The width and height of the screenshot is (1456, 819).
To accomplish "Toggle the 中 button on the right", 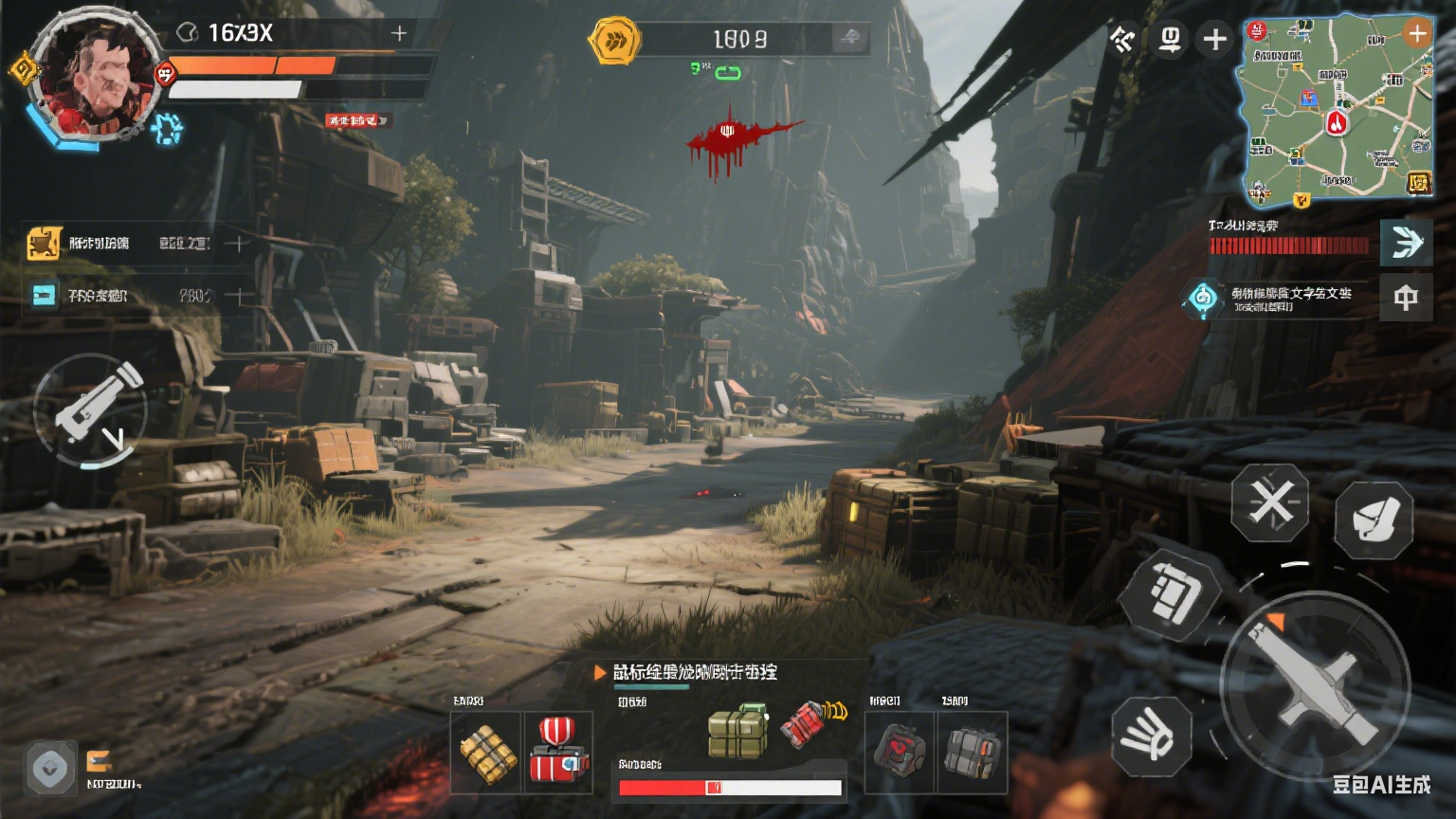I will [x=1406, y=299].
